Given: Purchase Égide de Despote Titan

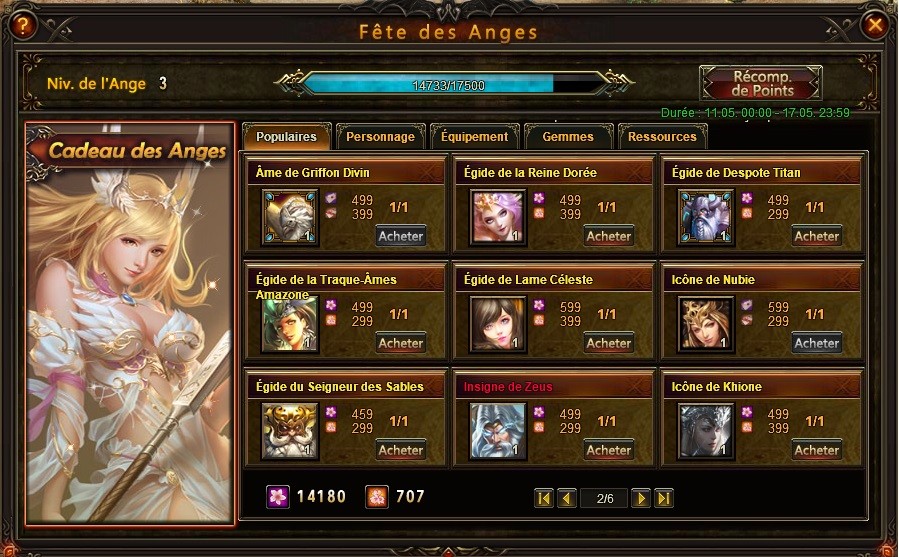Looking at the screenshot, I should (816, 237).
